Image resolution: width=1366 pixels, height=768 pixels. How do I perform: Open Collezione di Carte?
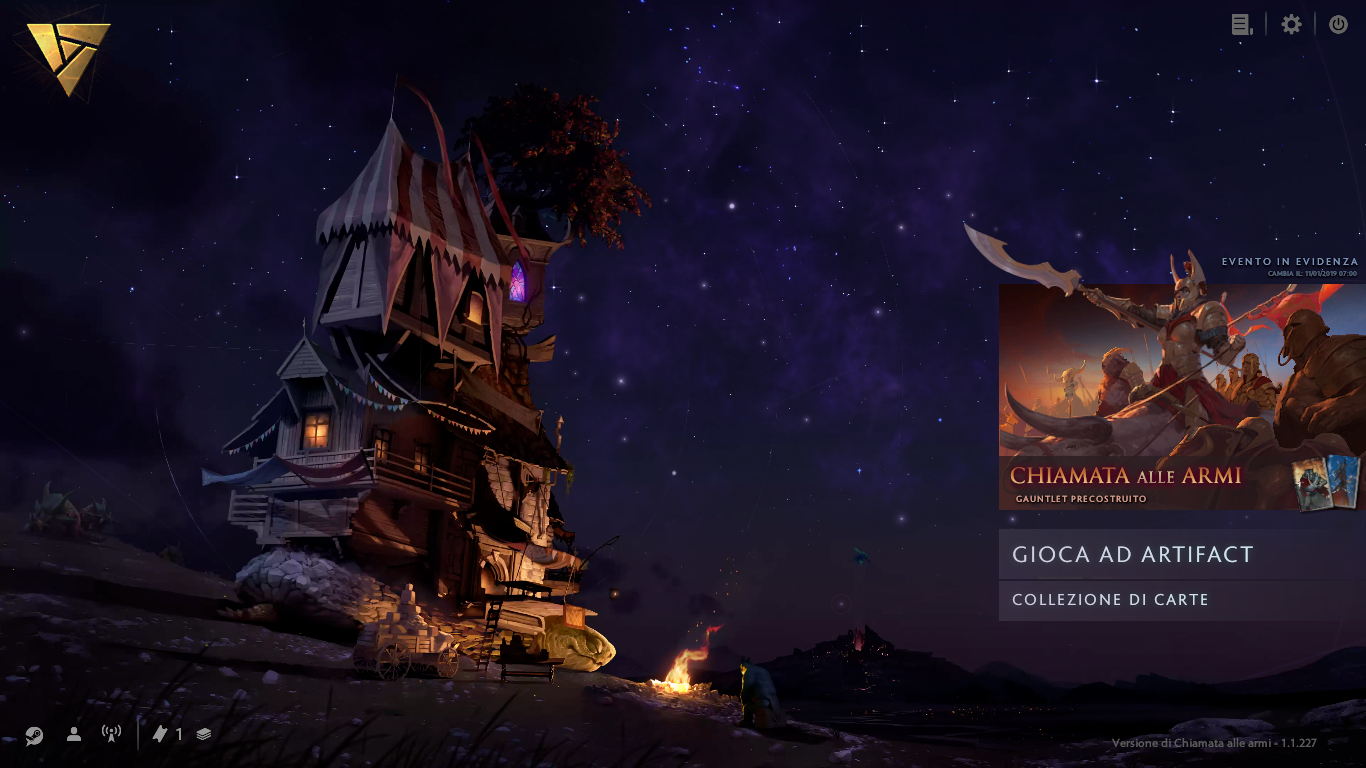click(x=1180, y=600)
